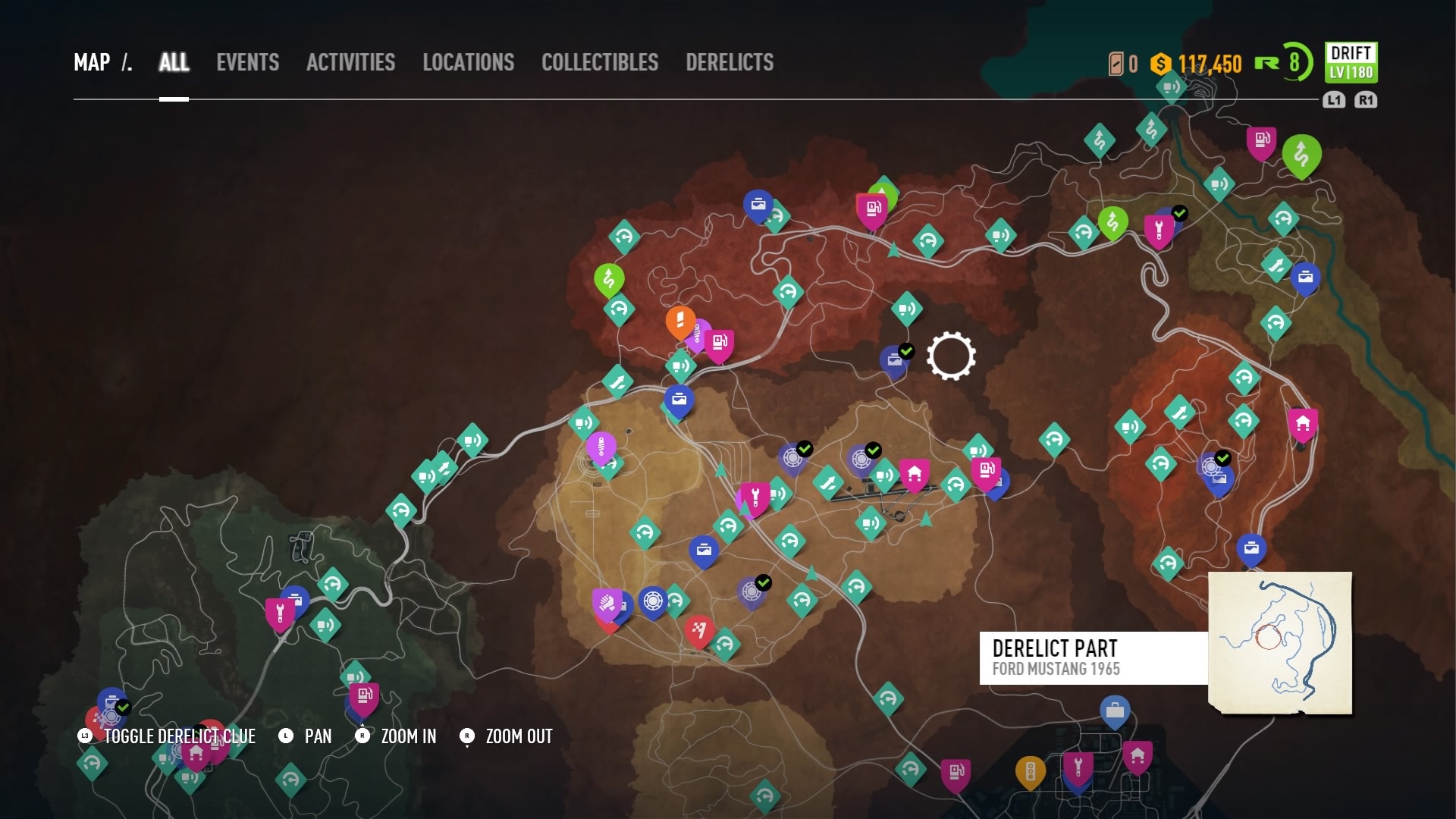
Task: Select the gear-shaped cursor on the map
Action: point(952,356)
